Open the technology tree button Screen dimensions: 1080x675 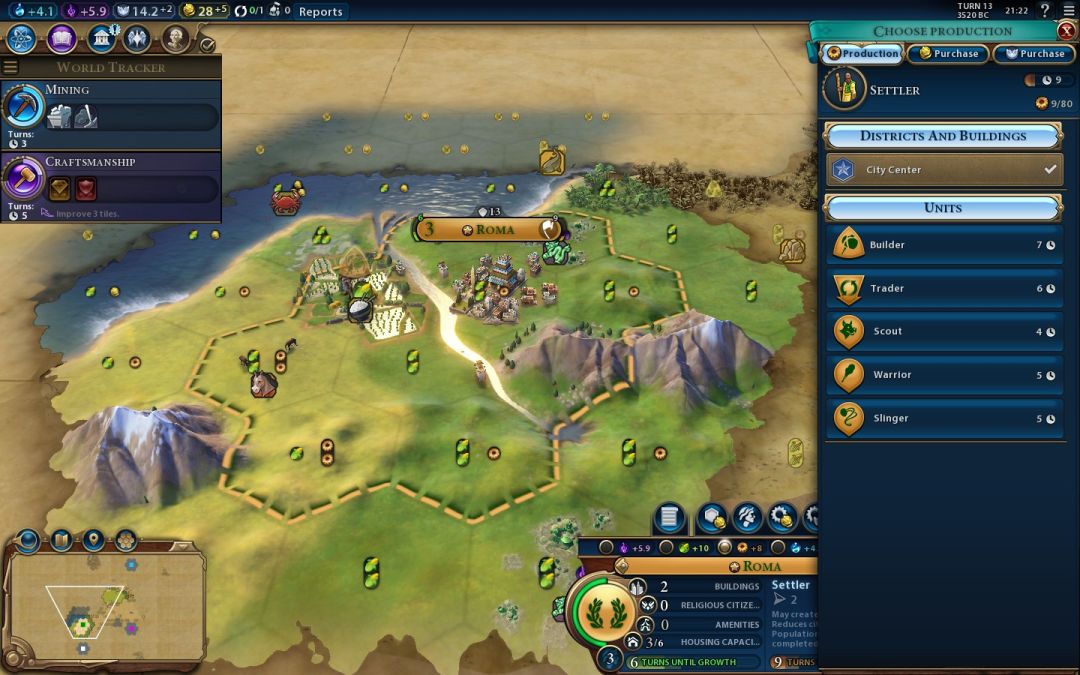coord(21,39)
